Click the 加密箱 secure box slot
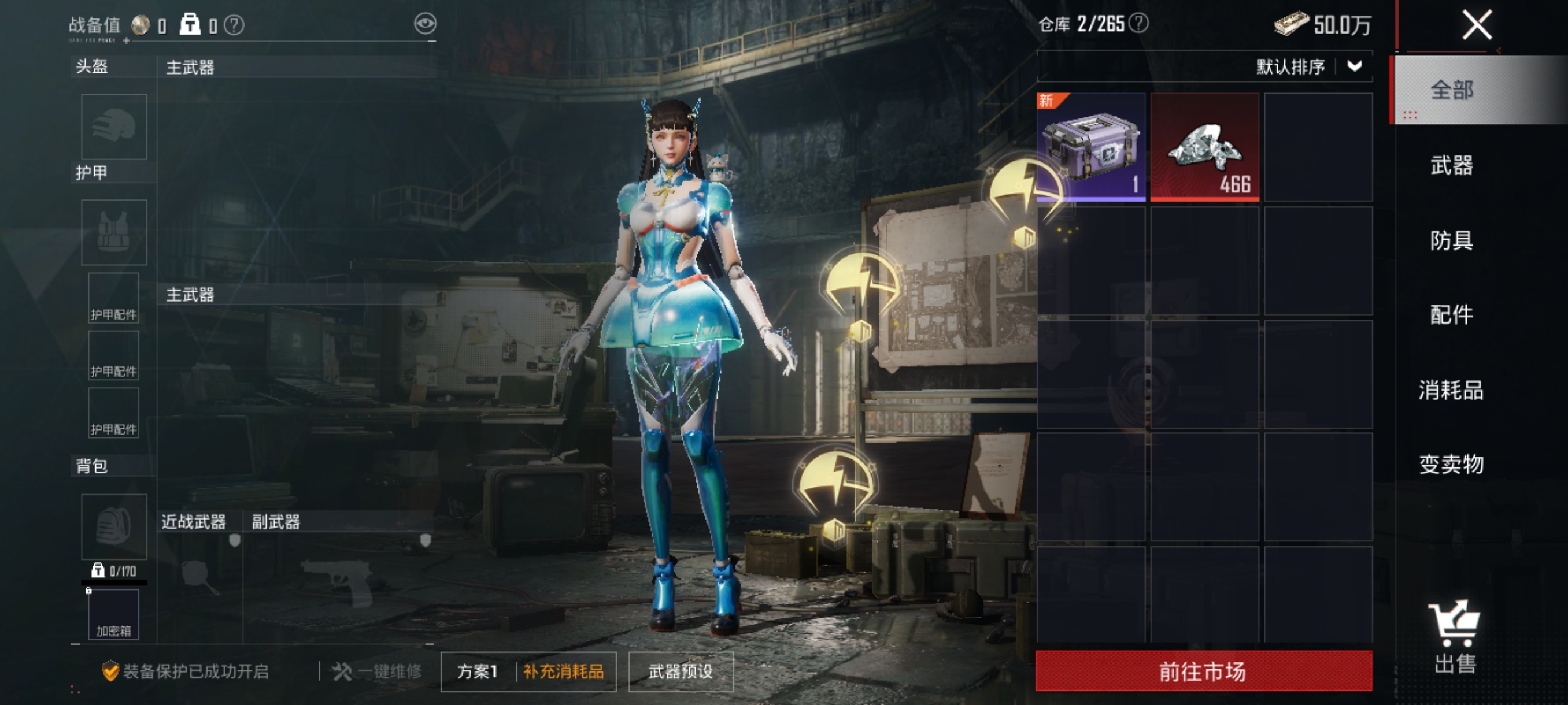This screenshot has width=1568, height=705. coord(114,614)
